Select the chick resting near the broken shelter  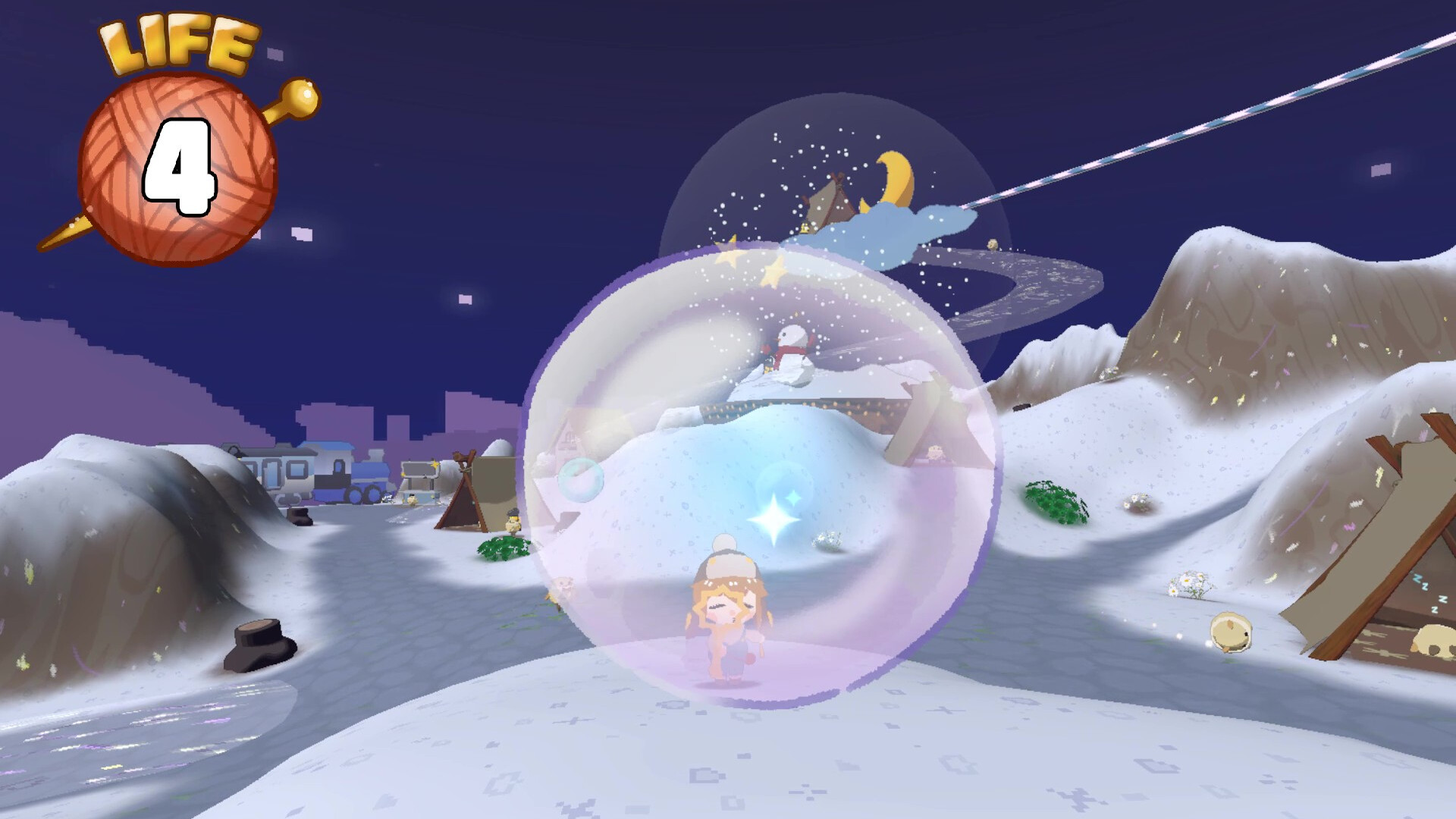(x=1231, y=632)
